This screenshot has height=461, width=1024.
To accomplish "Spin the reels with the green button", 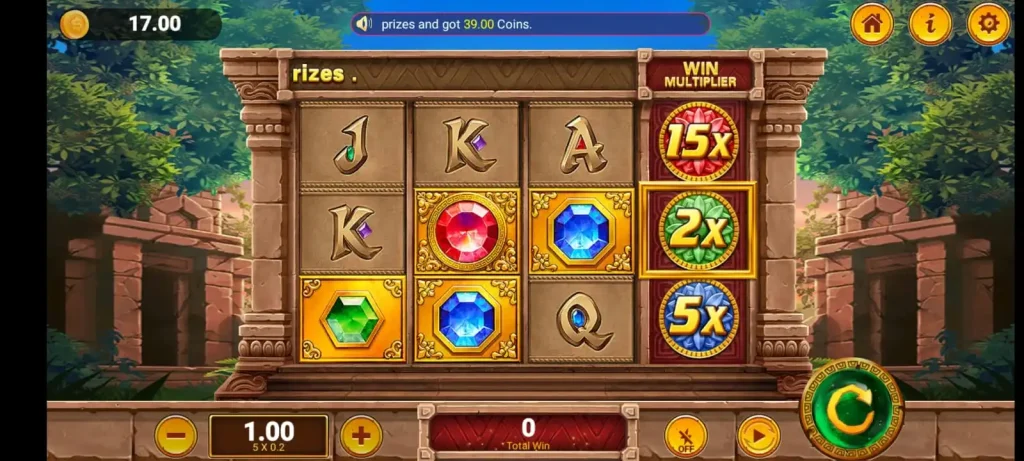I will tap(852, 408).
